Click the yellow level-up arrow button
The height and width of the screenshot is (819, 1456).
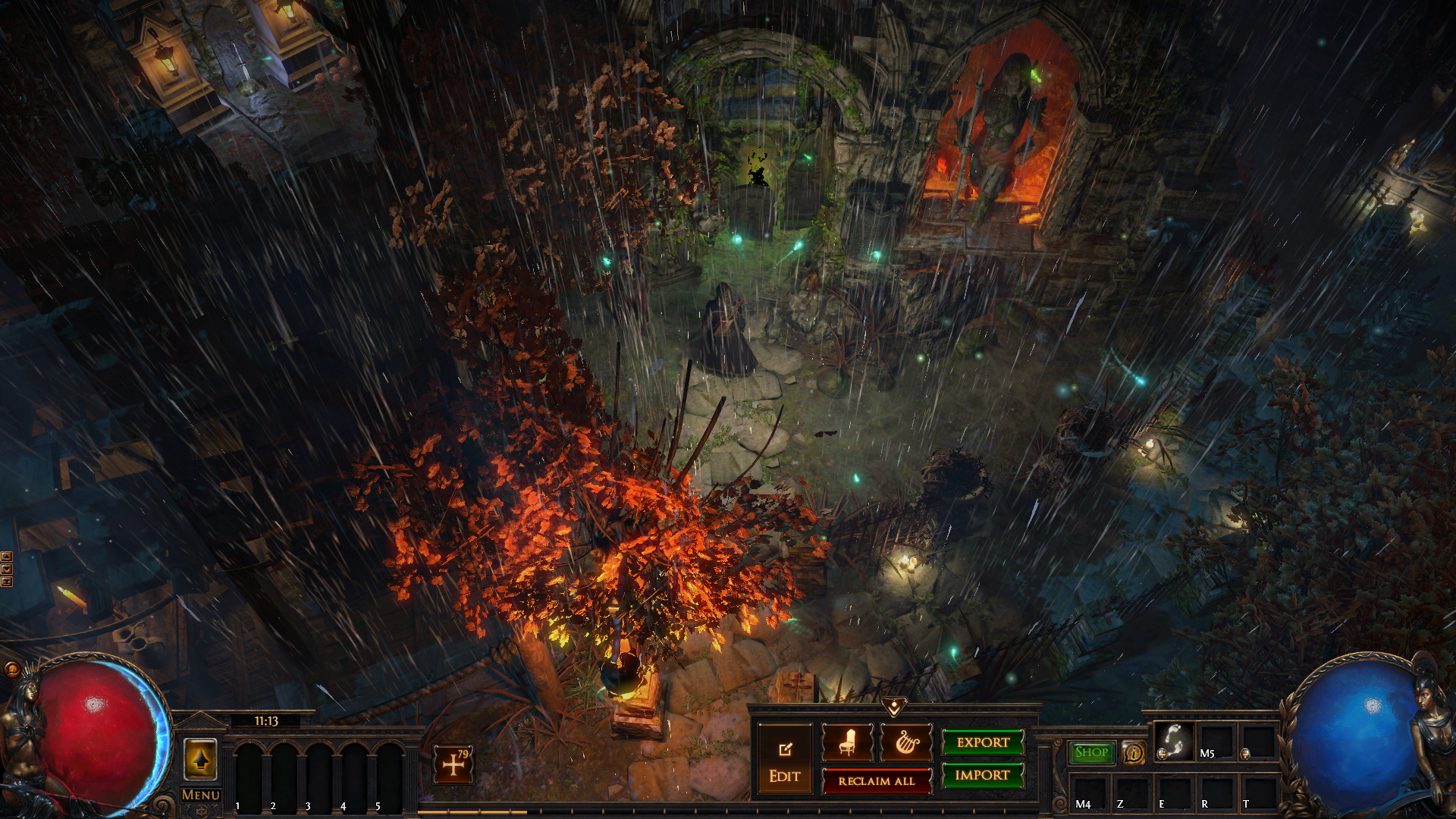click(201, 759)
